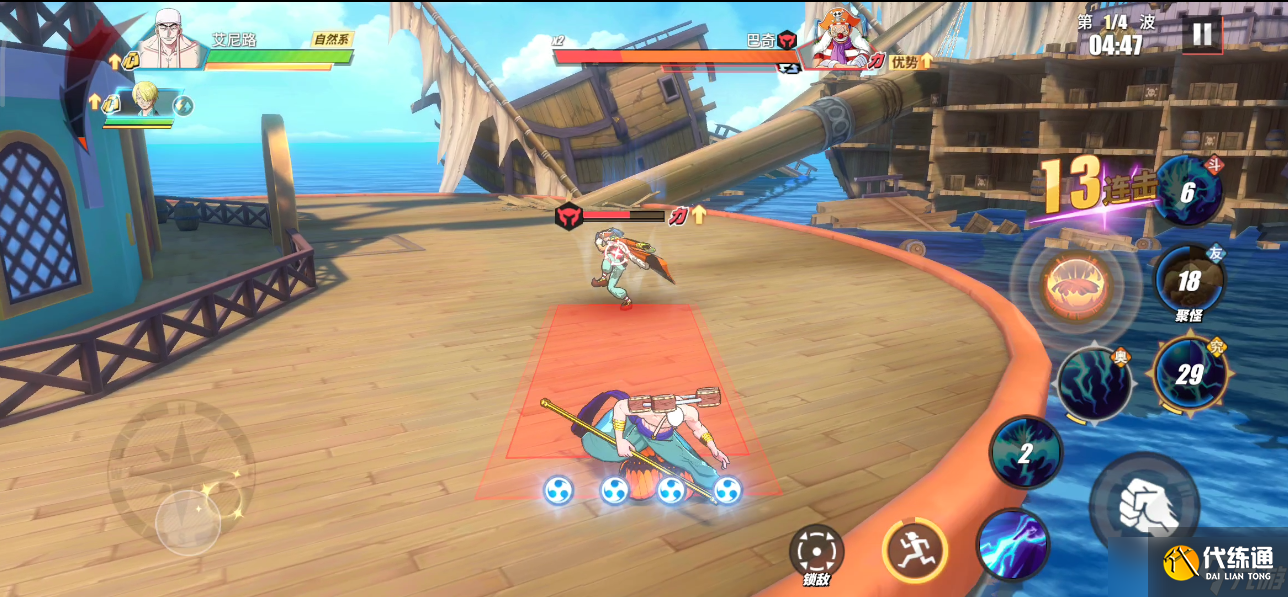This screenshot has width=1288, height=597.
Task: Toggle the 锁敌 lock-on target button
Action: [x=816, y=551]
